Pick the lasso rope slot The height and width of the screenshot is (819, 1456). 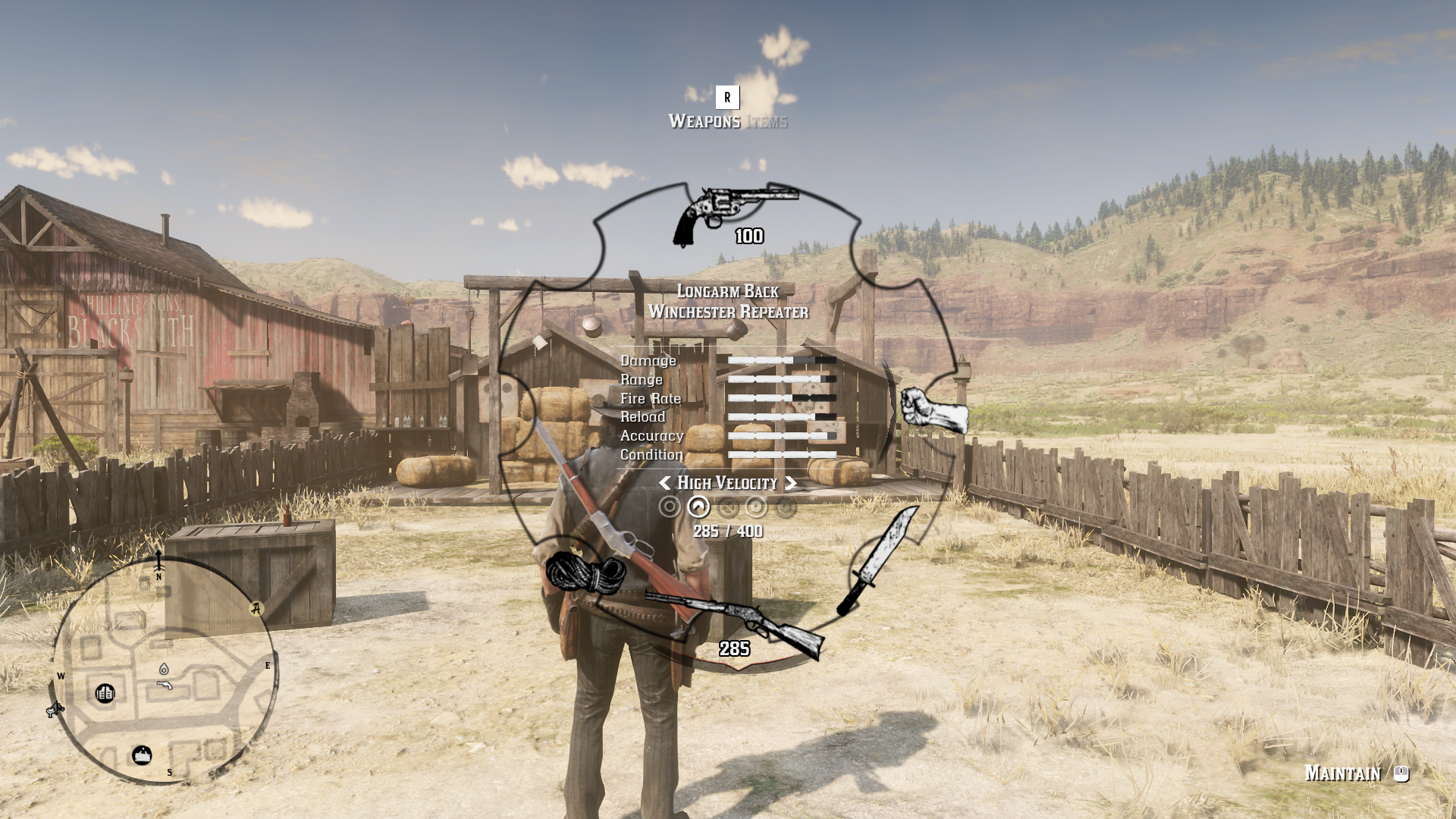[585, 572]
